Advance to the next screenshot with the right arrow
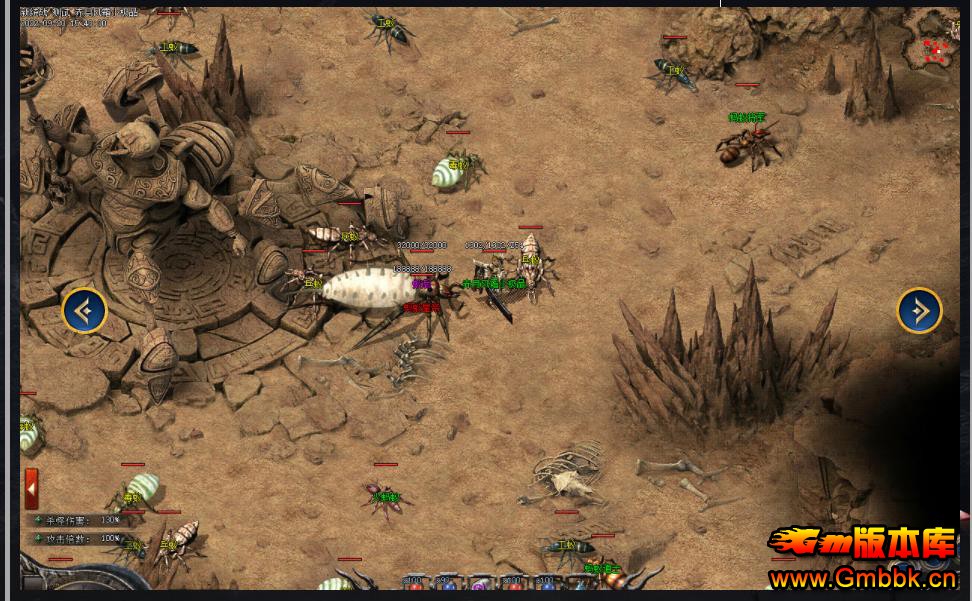Viewport: 972px width, 601px height. [919, 311]
